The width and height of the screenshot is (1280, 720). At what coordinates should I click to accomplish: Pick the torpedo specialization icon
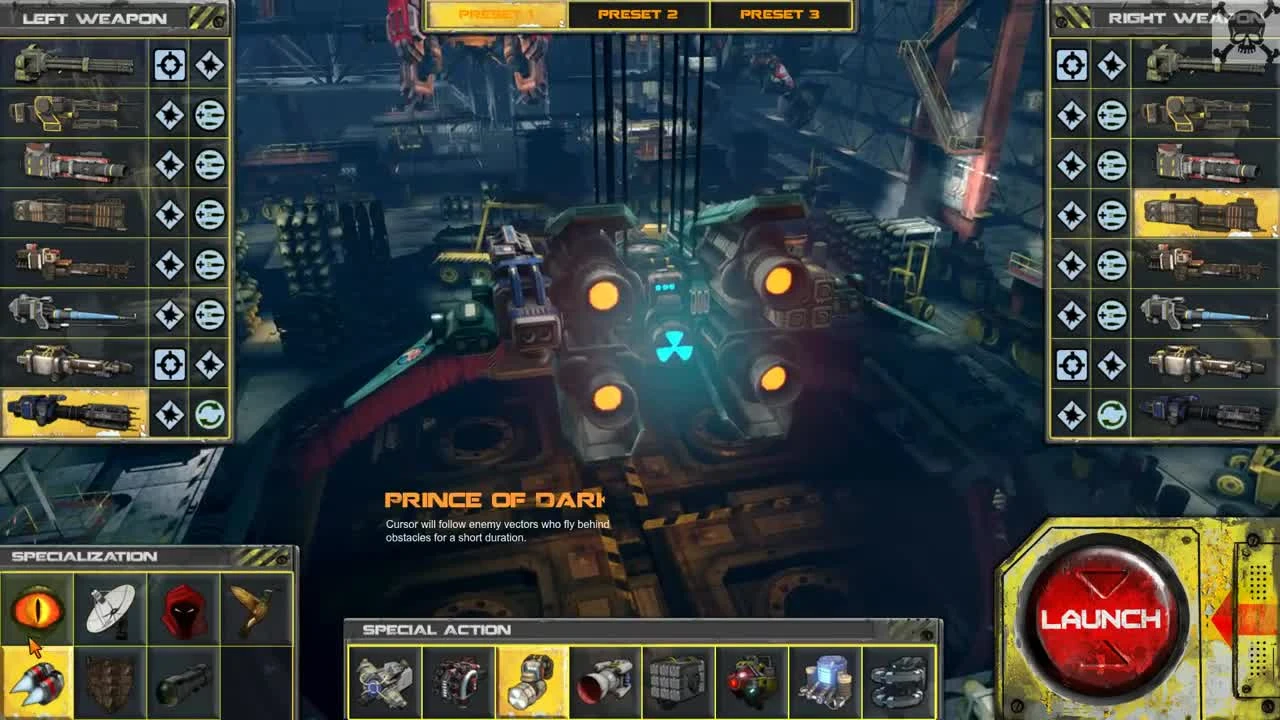tap(183, 682)
